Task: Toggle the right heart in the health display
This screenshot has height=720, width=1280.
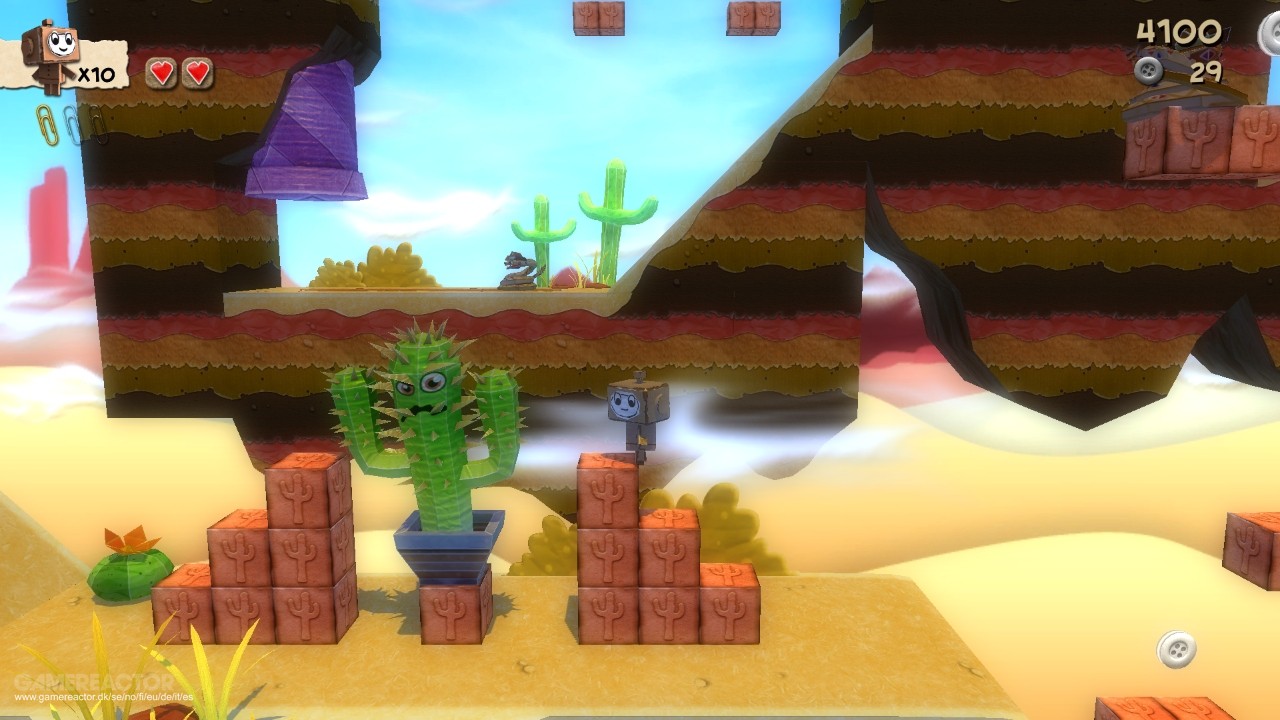Action: 198,72
